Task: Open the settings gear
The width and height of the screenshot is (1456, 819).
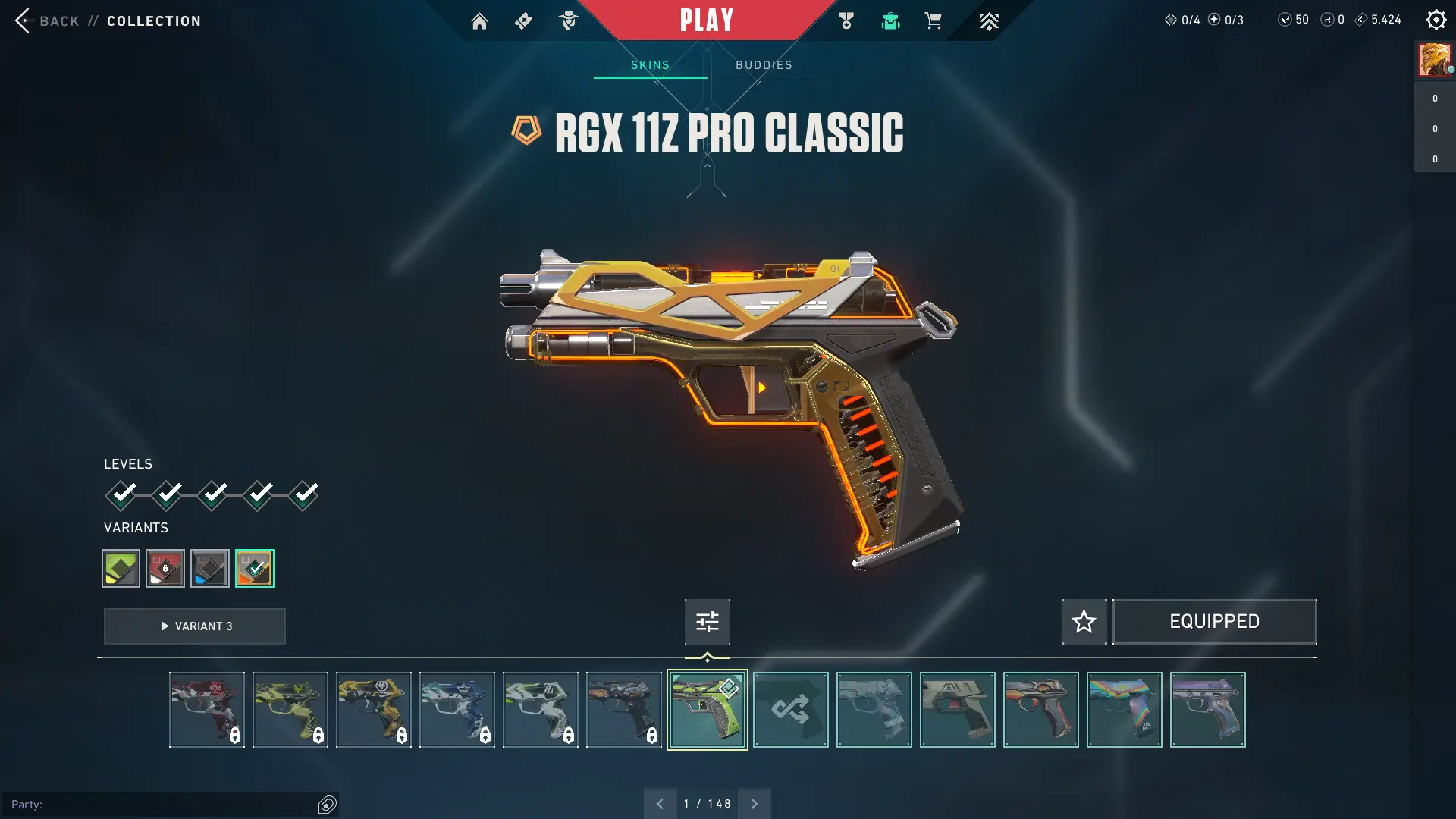Action: [1436, 20]
